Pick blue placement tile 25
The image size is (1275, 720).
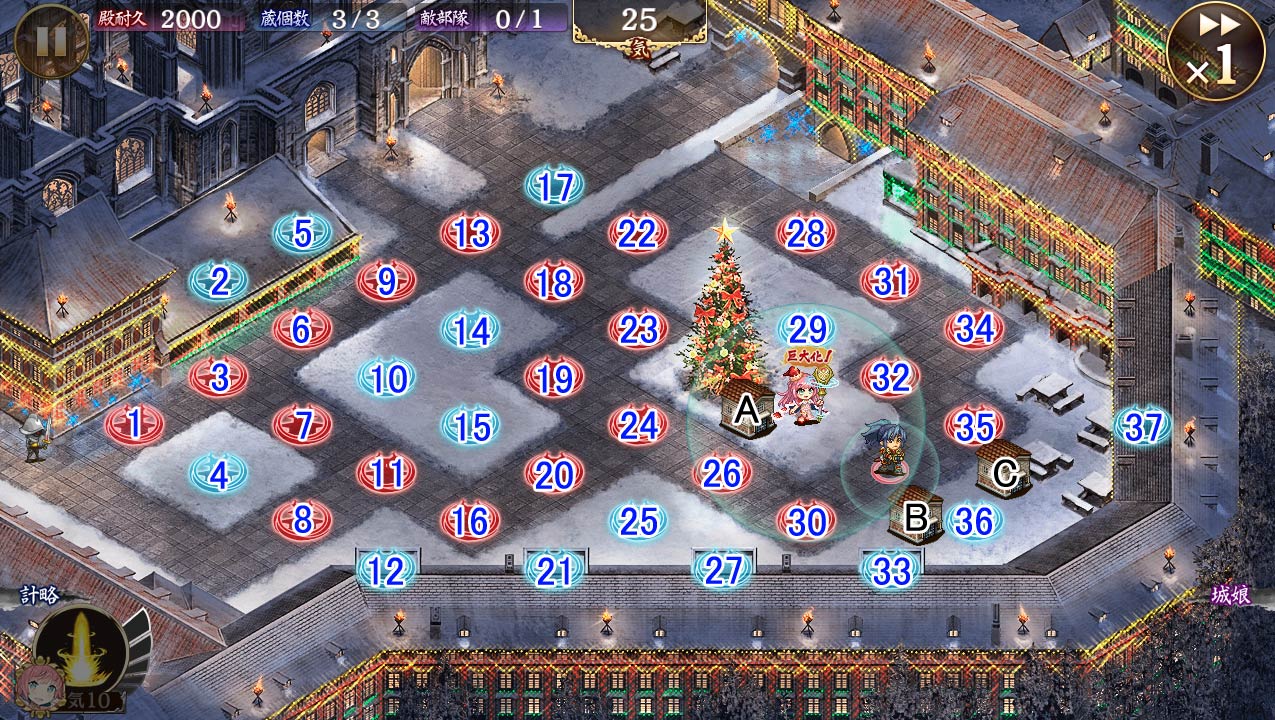[x=638, y=520]
